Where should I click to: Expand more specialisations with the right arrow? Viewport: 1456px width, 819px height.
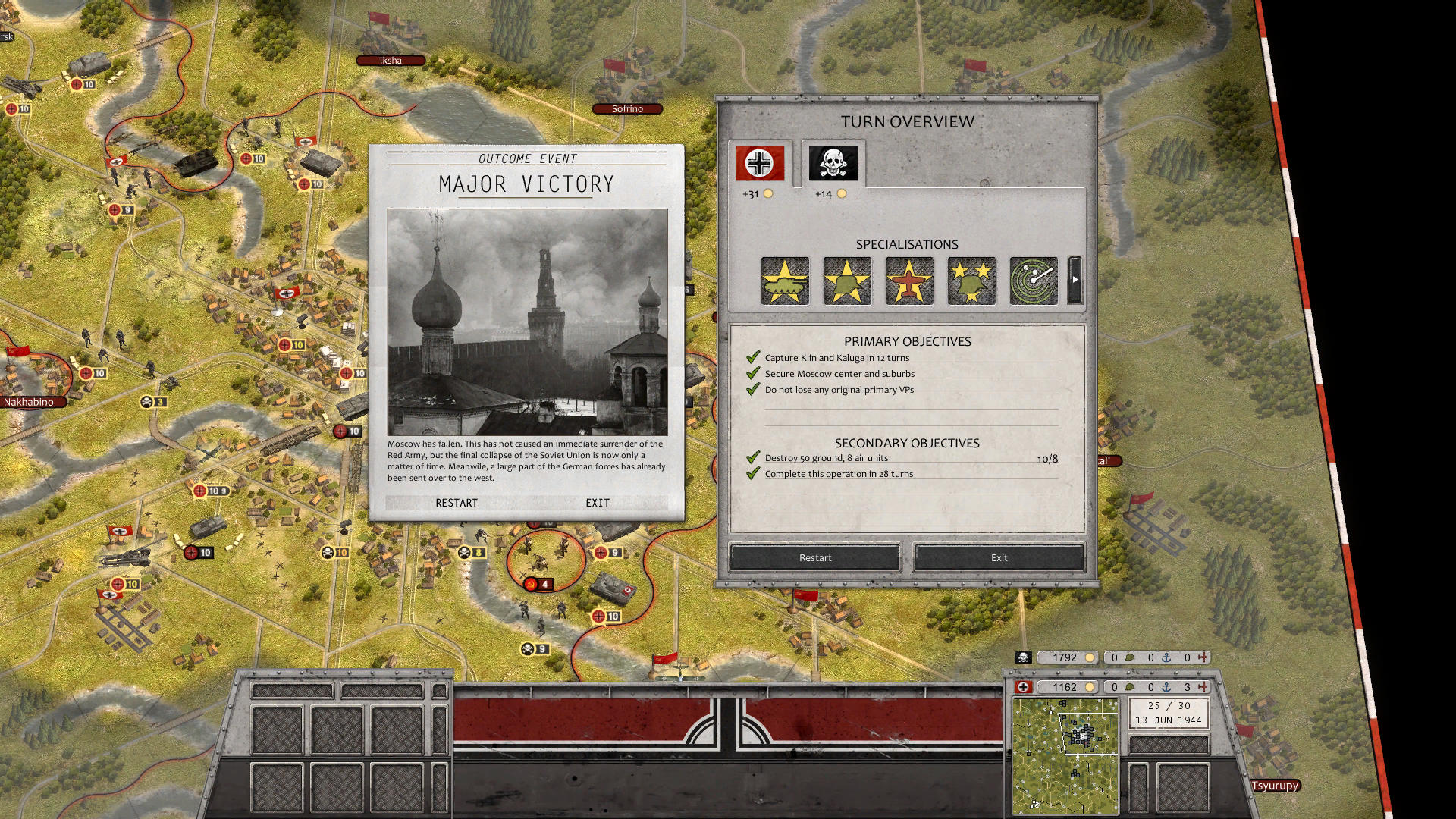tap(1075, 281)
